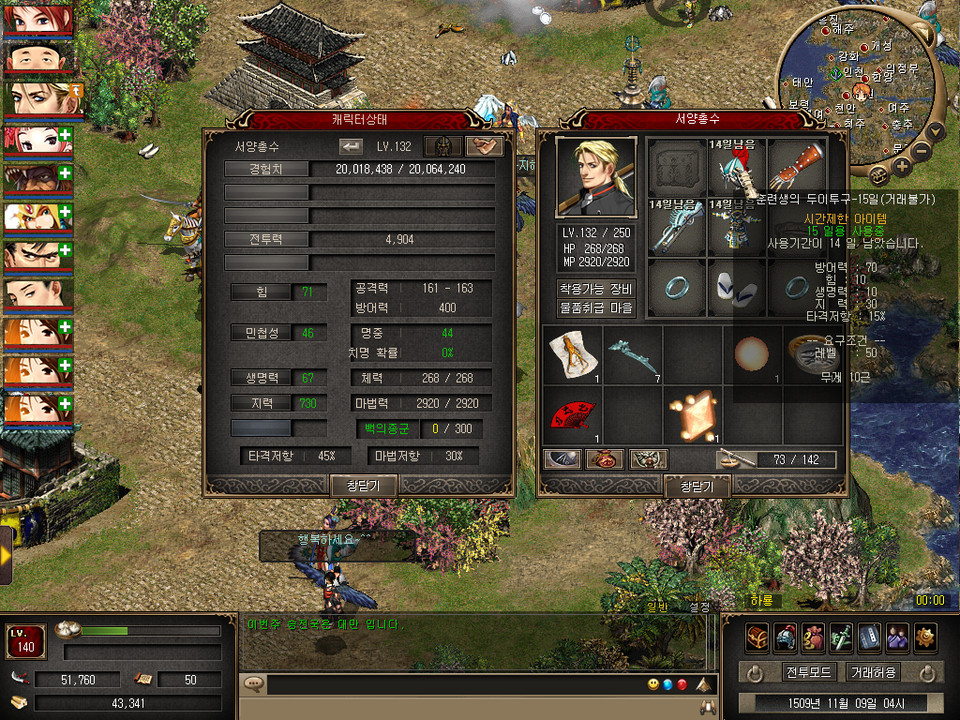960x720 pixels.
Task: Toggle the 거래허용 trade permission button
Action: pos(871,672)
